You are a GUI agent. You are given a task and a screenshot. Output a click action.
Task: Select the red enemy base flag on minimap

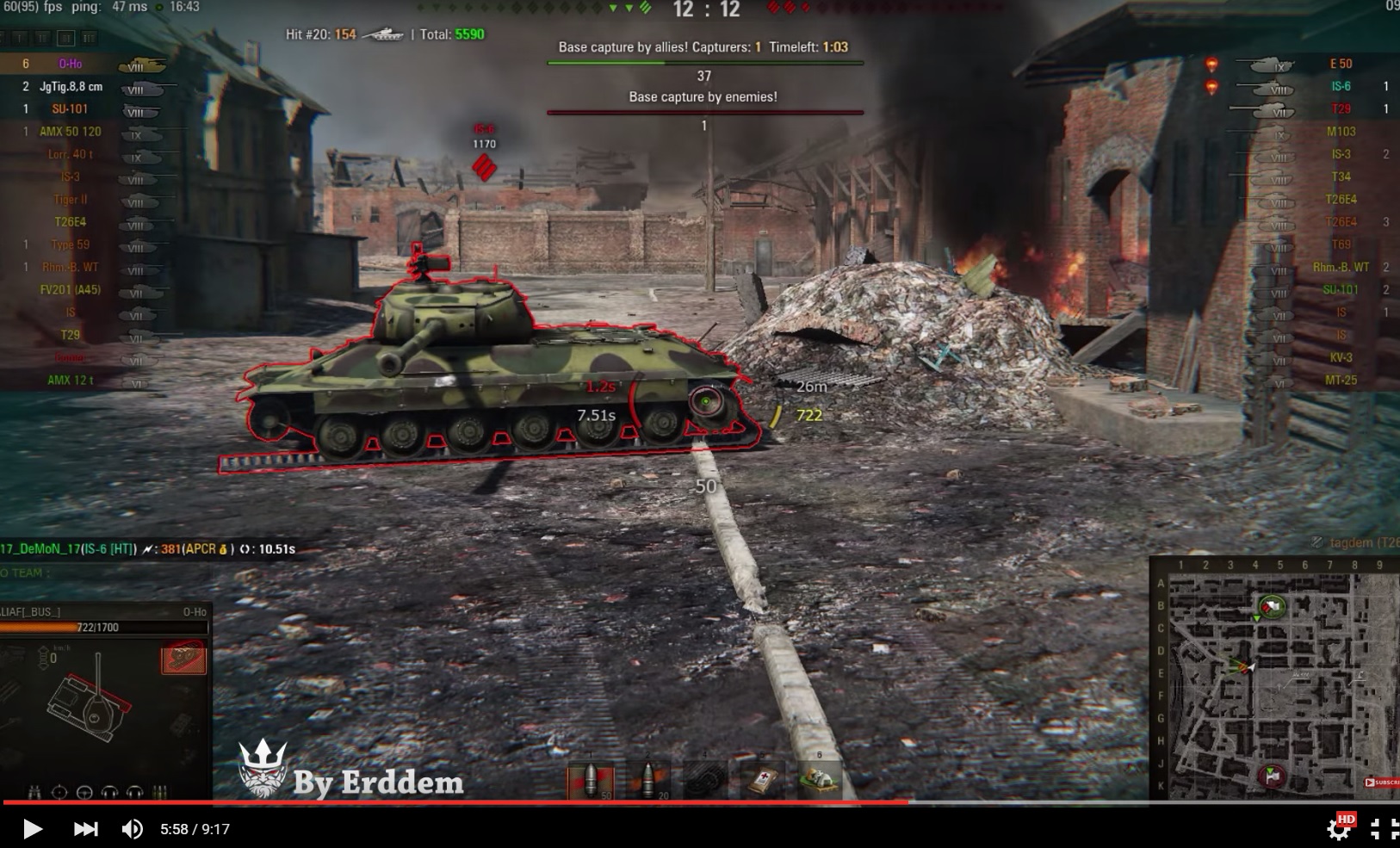(1272, 776)
